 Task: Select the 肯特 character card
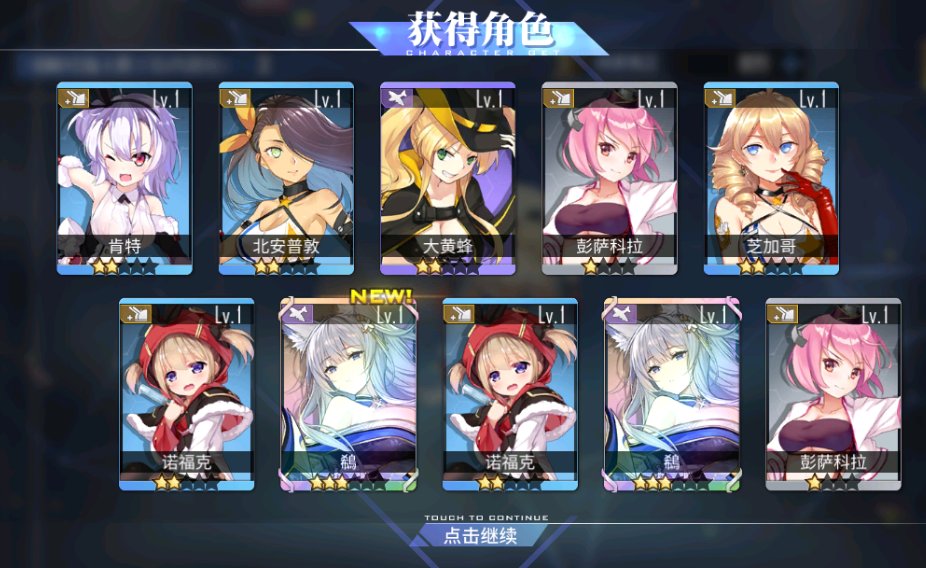(x=124, y=178)
